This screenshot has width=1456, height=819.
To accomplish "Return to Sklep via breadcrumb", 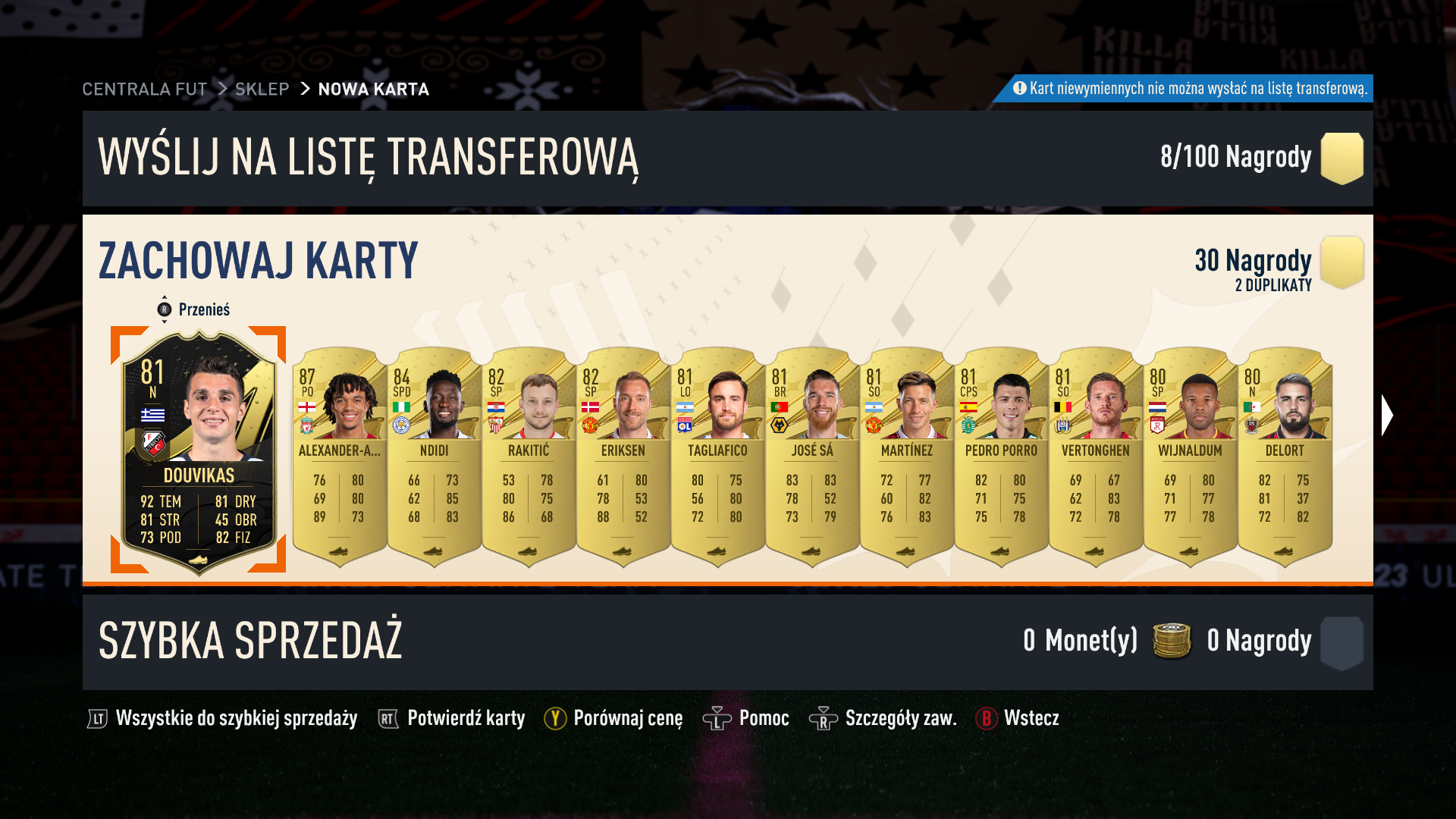I will coord(262,89).
